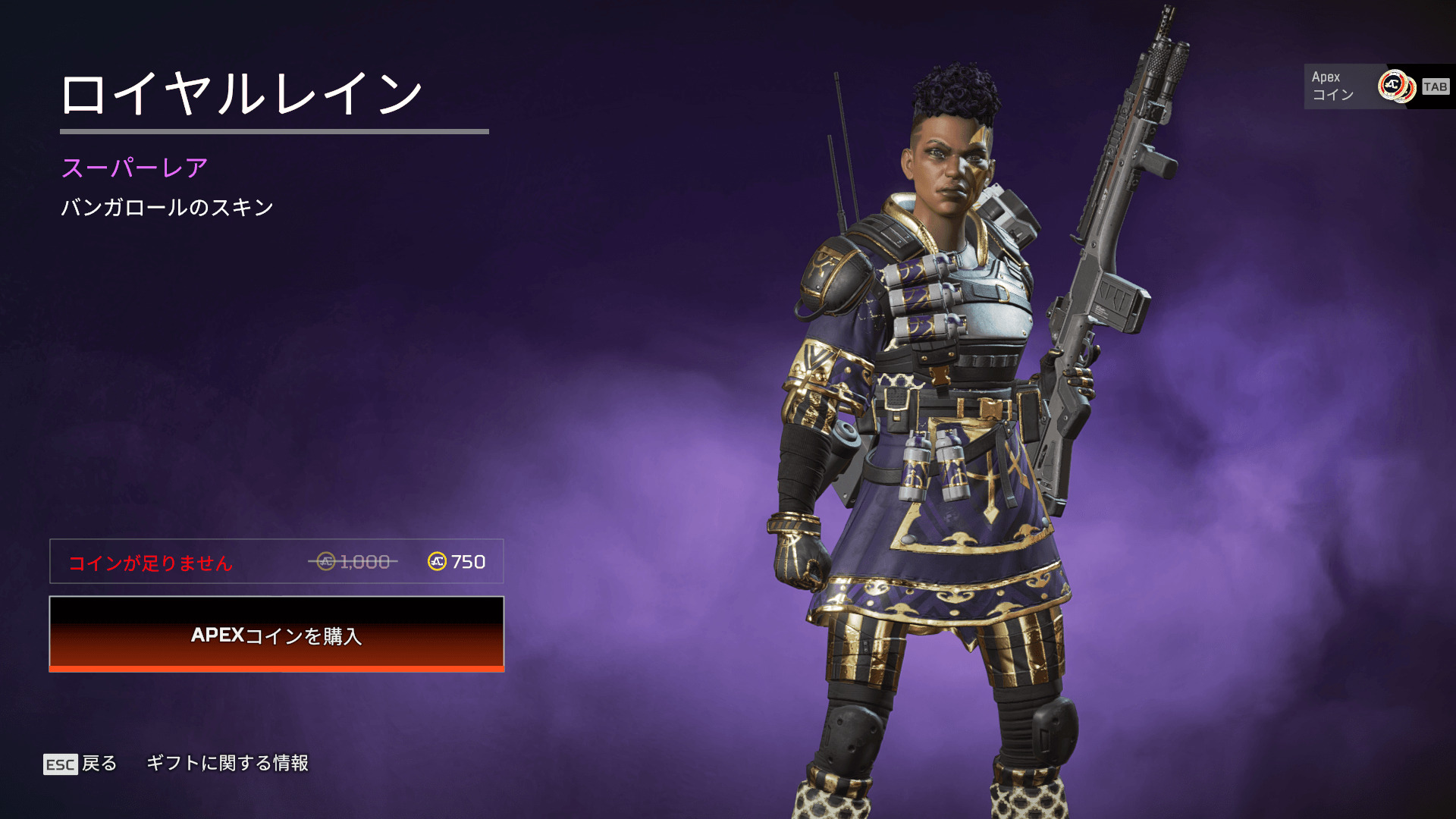Select the 750 coin price box

[276, 562]
